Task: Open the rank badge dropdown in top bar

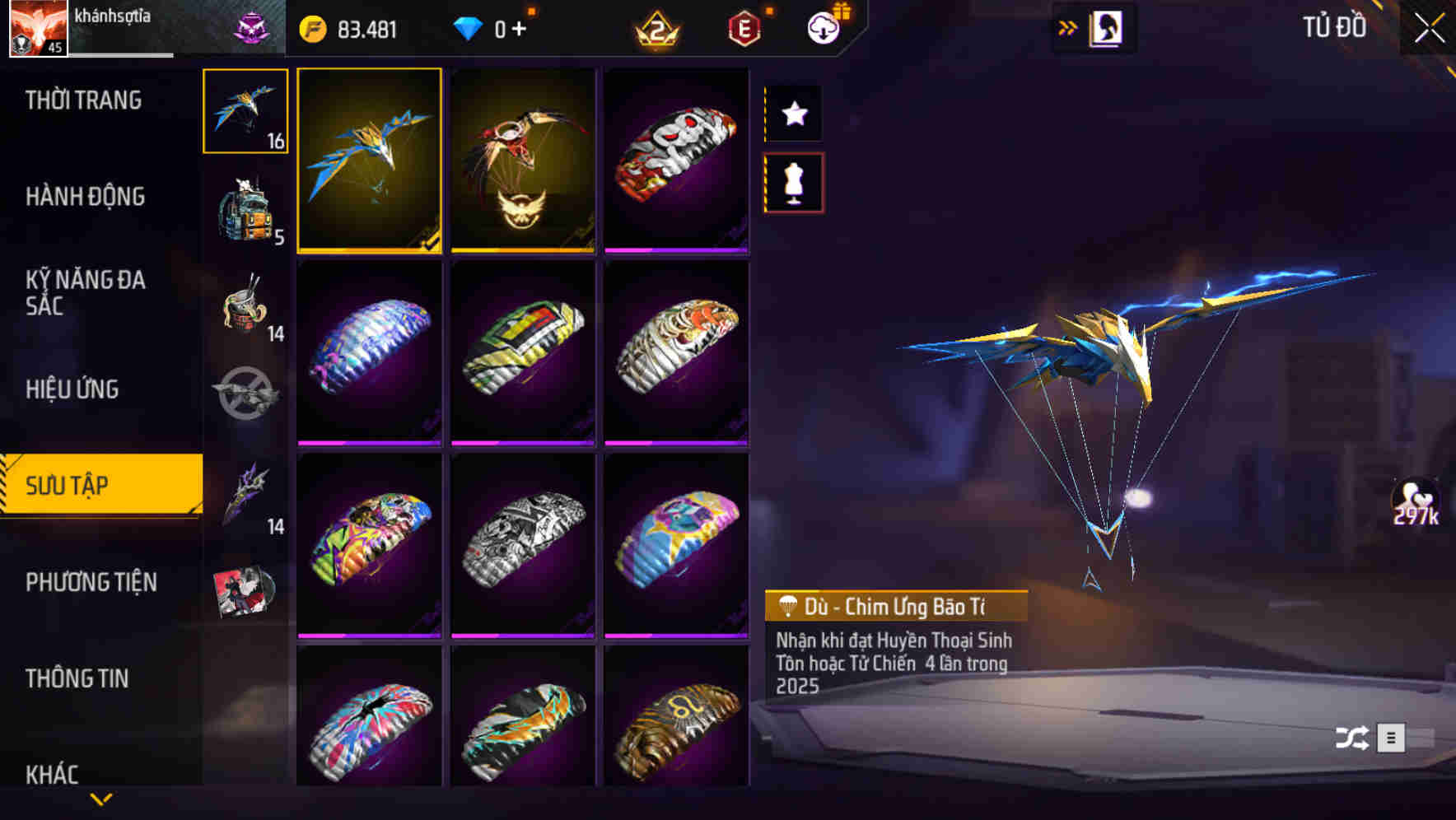Action: click(x=657, y=29)
